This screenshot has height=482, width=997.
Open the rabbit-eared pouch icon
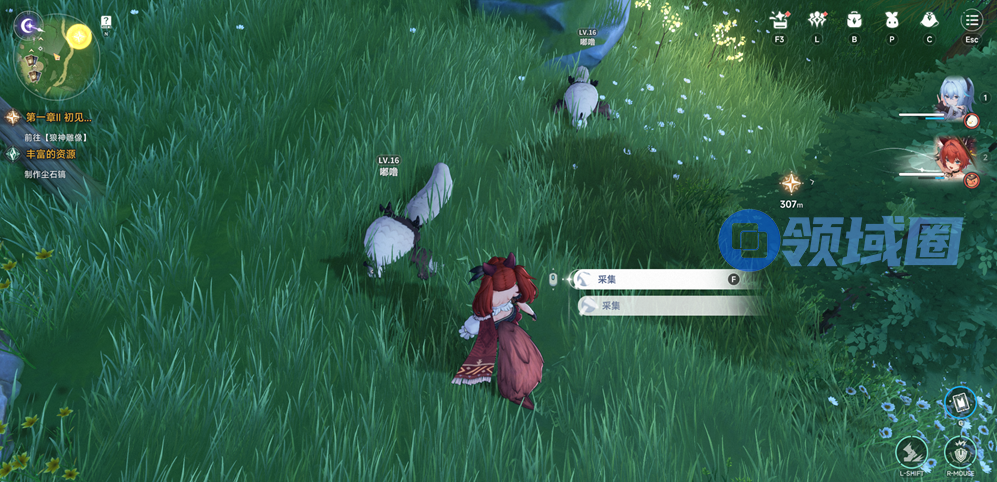coord(891,20)
